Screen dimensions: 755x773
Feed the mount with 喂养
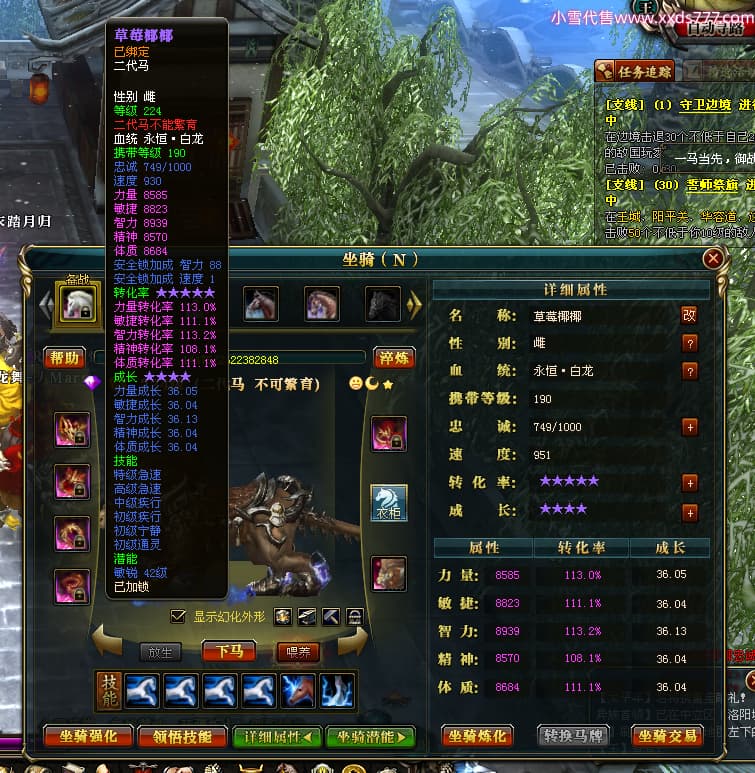298,652
